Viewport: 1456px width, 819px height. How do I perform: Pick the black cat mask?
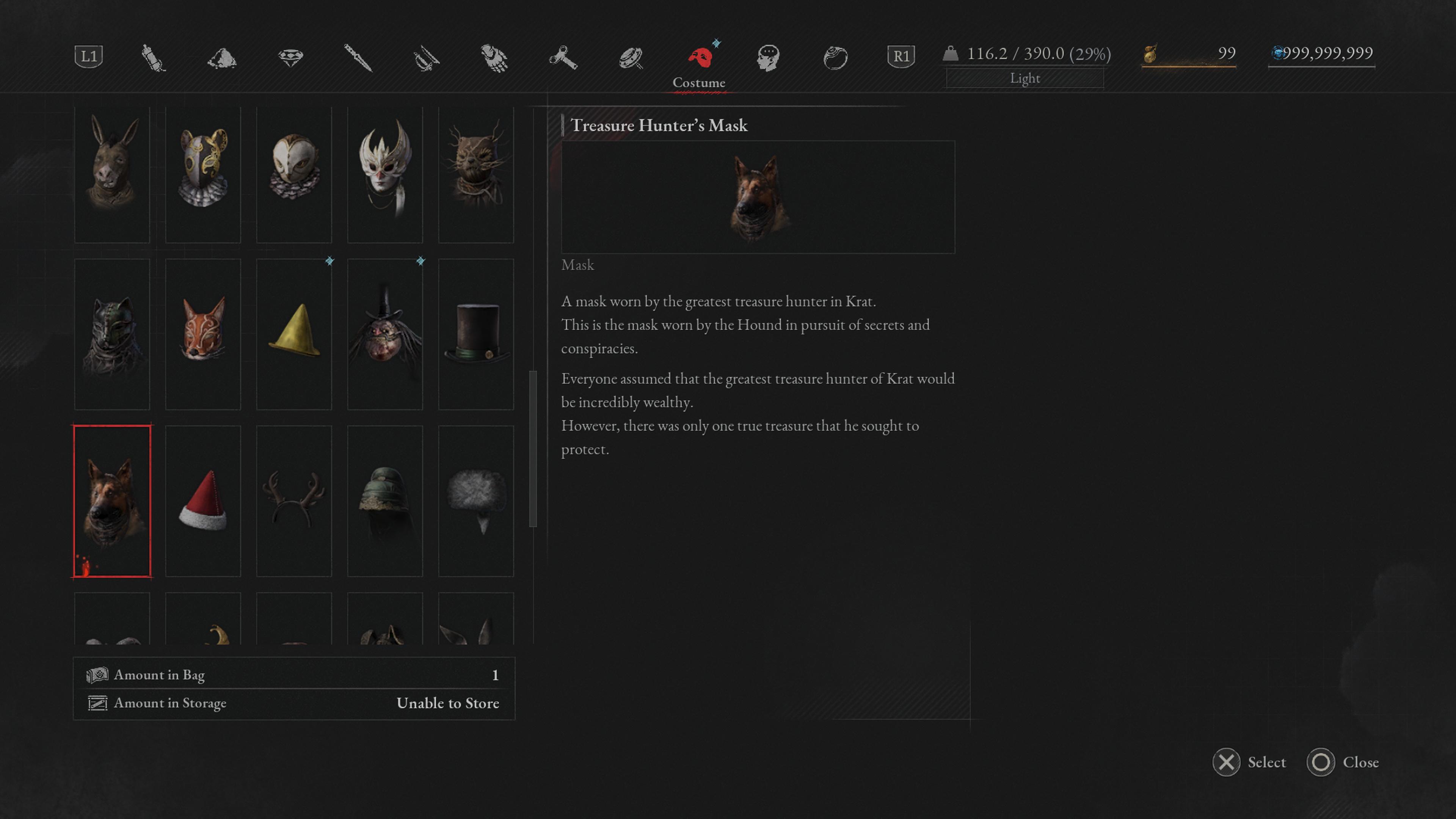point(112,334)
